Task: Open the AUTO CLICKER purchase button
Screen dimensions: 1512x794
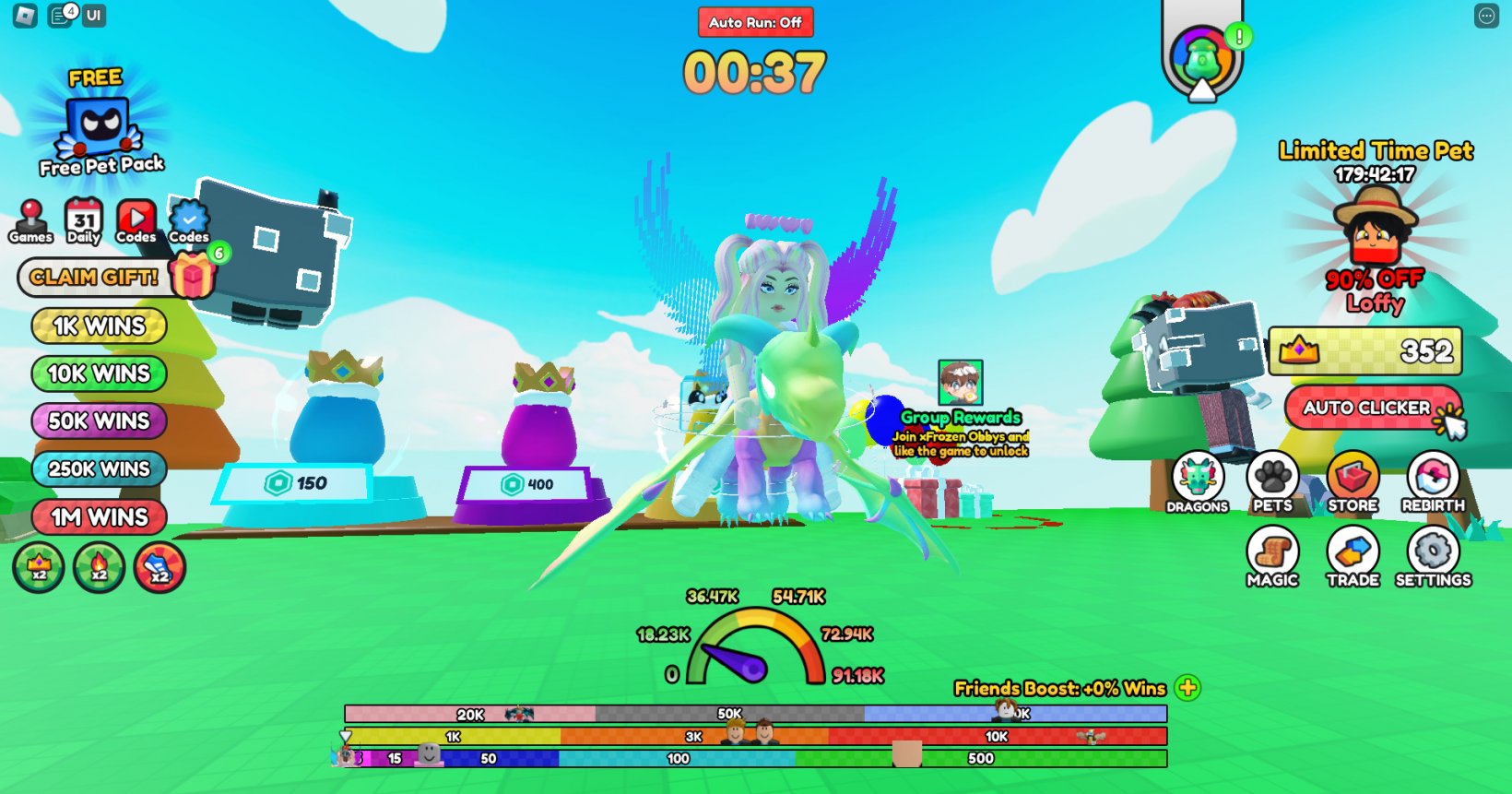Action: [x=1371, y=408]
